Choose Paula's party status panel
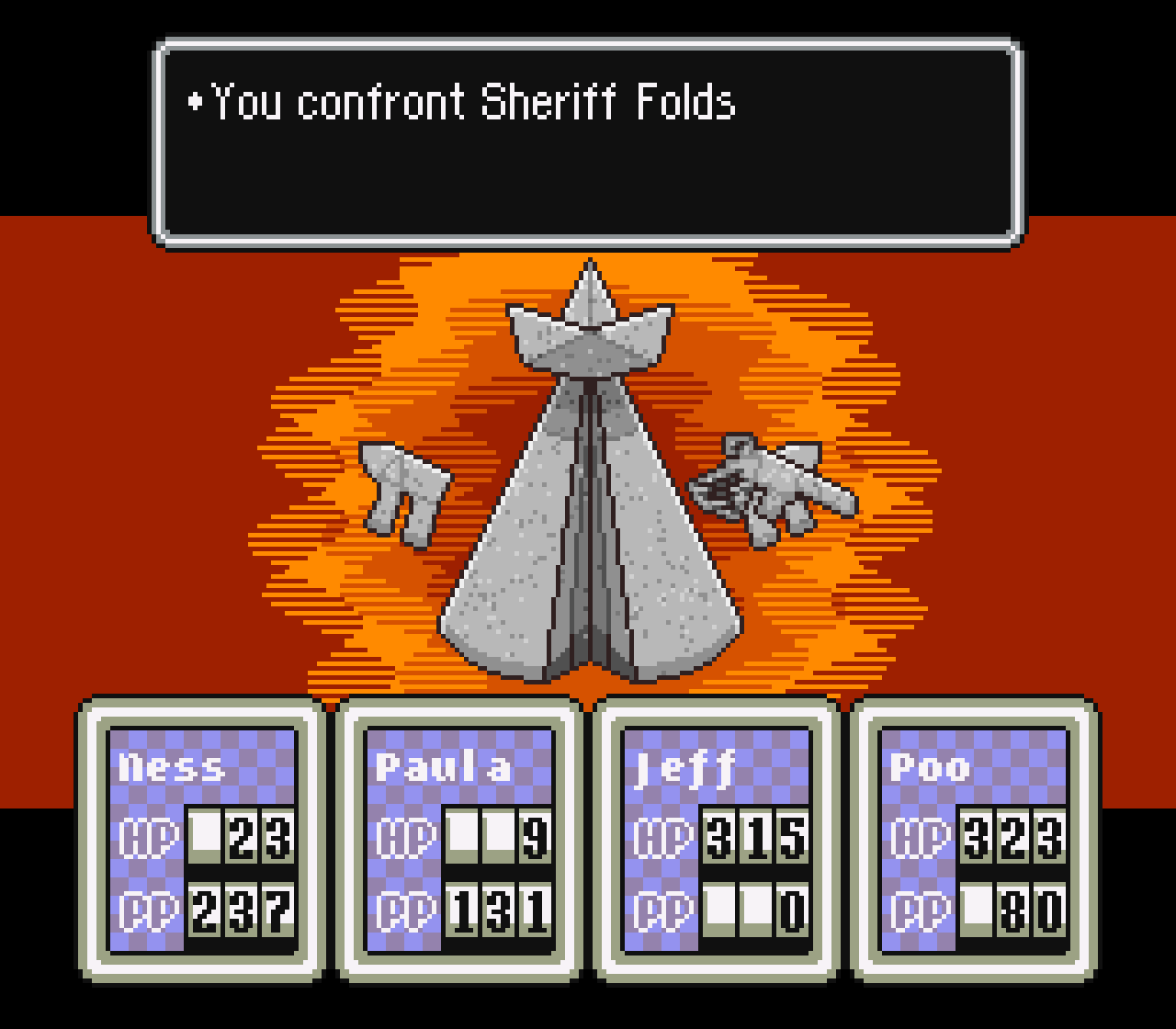The height and width of the screenshot is (1029, 1176). pos(459,839)
